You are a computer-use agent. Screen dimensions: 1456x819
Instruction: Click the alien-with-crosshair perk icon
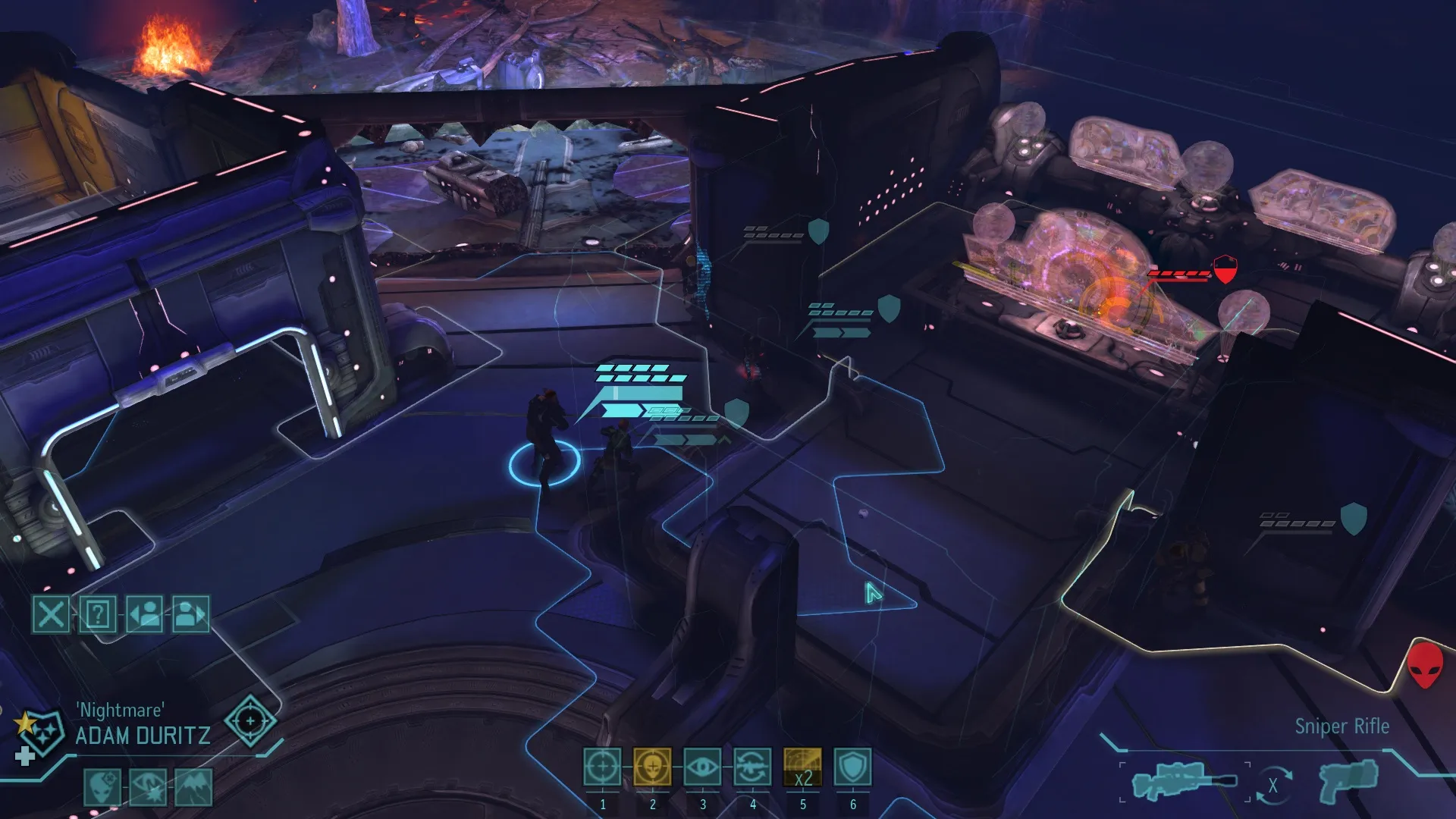pyautogui.click(x=102, y=786)
